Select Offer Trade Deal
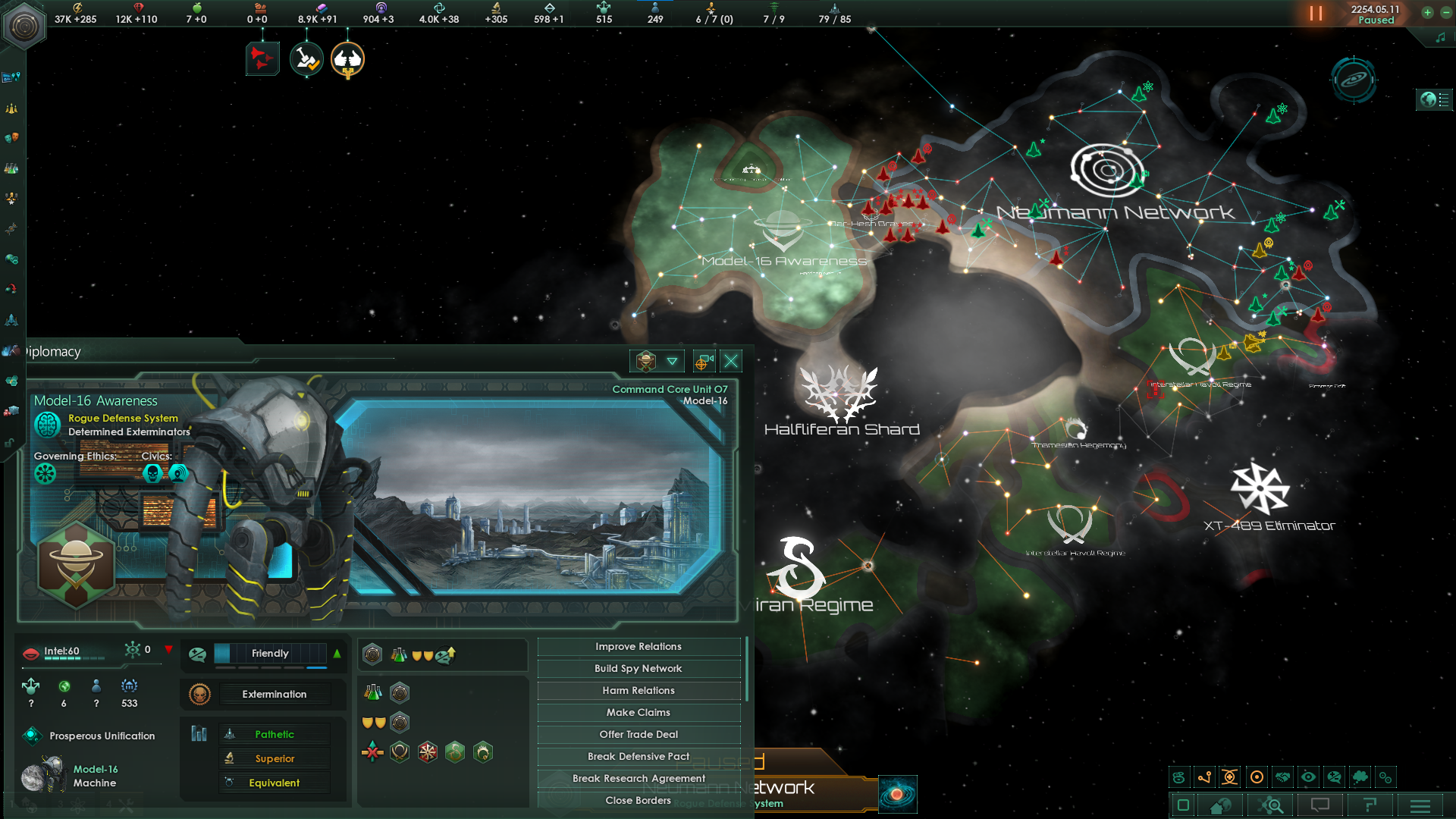The width and height of the screenshot is (1456, 819). 638,734
